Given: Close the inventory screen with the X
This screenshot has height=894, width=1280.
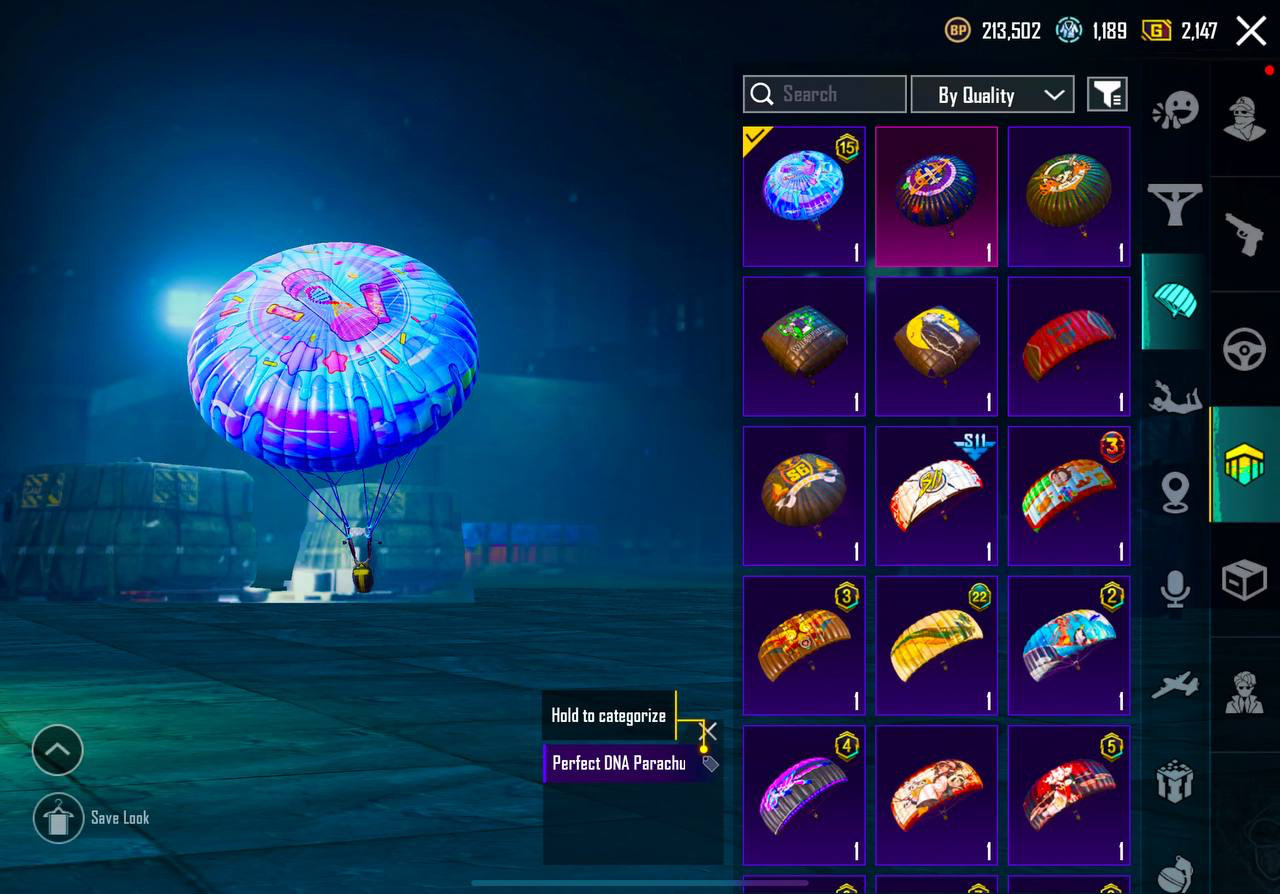Looking at the screenshot, I should (1251, 31).
